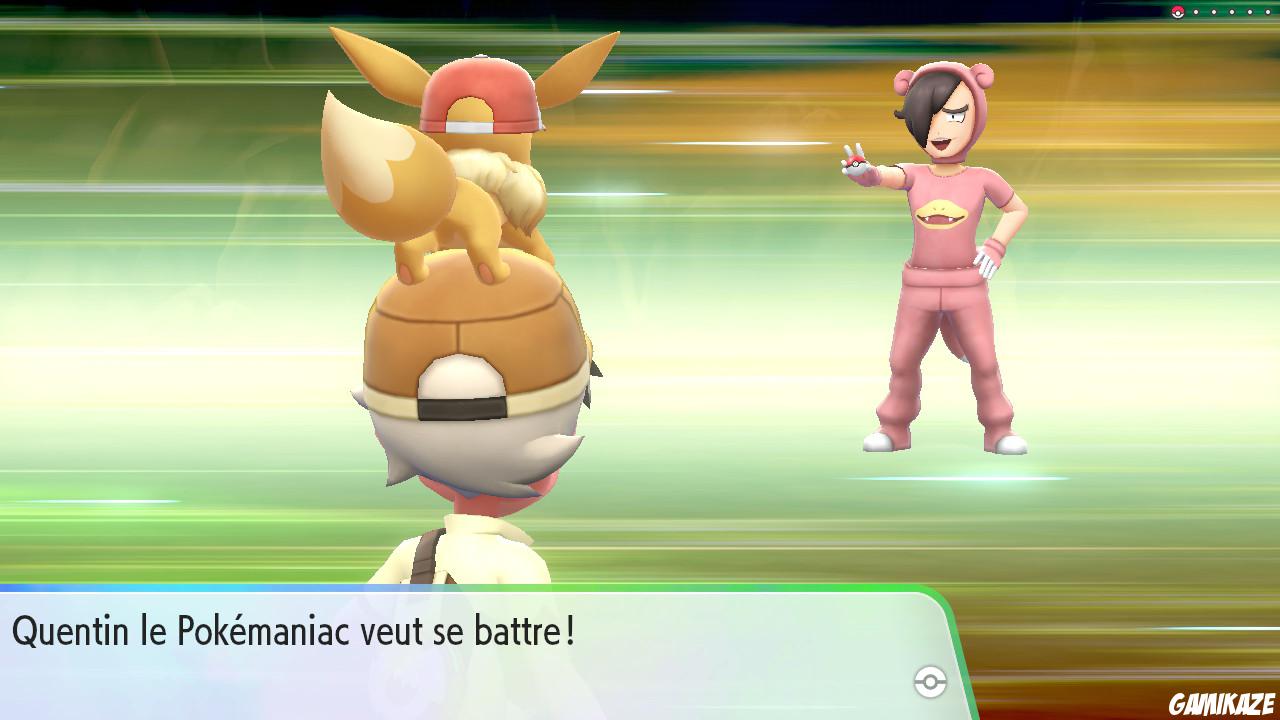Click the red cap on the player's head
The width and height of the screenshot is (1280, 720).
(480, 95)
